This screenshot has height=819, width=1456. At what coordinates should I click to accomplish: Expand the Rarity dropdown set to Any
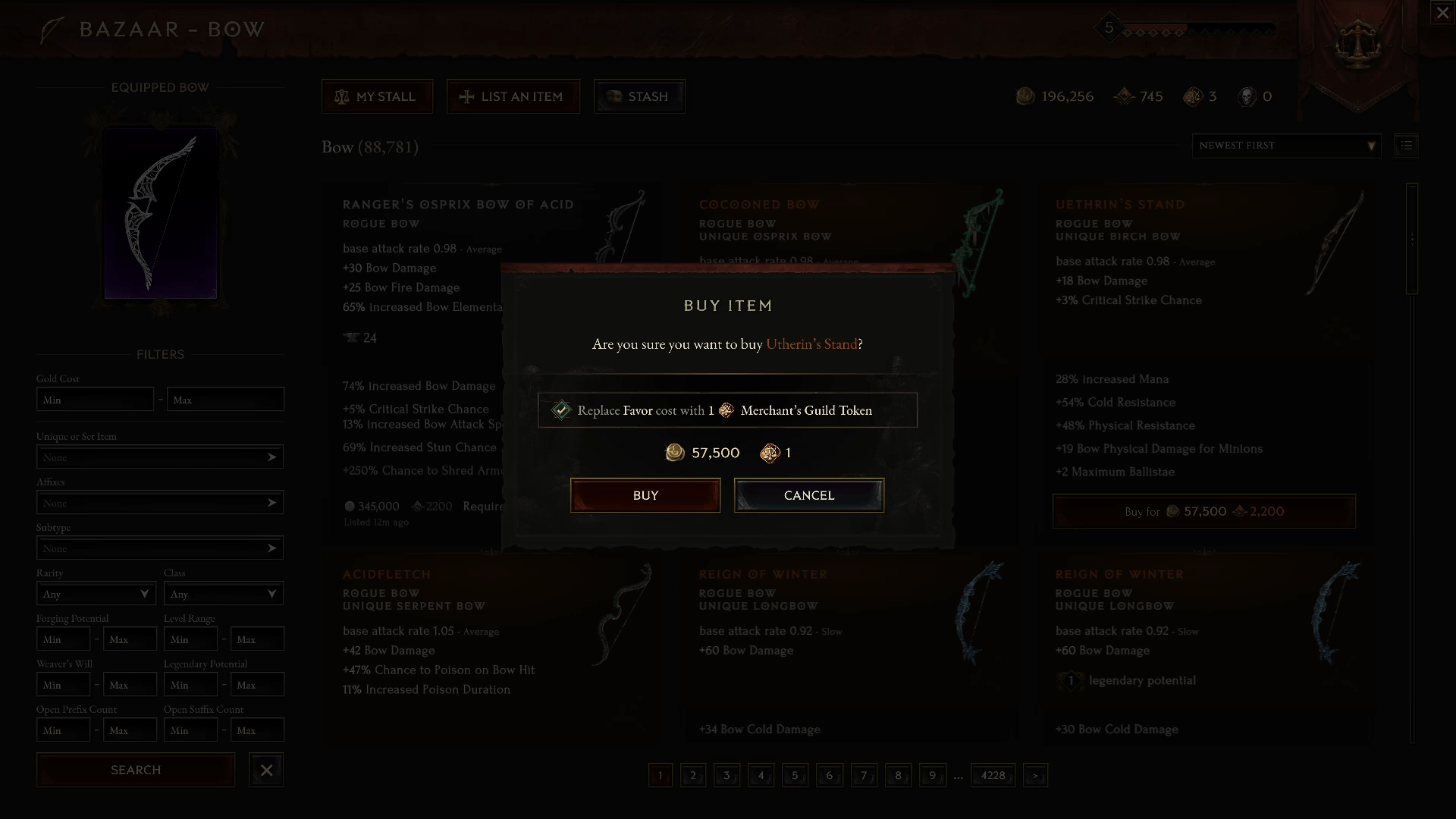point(96,594)
